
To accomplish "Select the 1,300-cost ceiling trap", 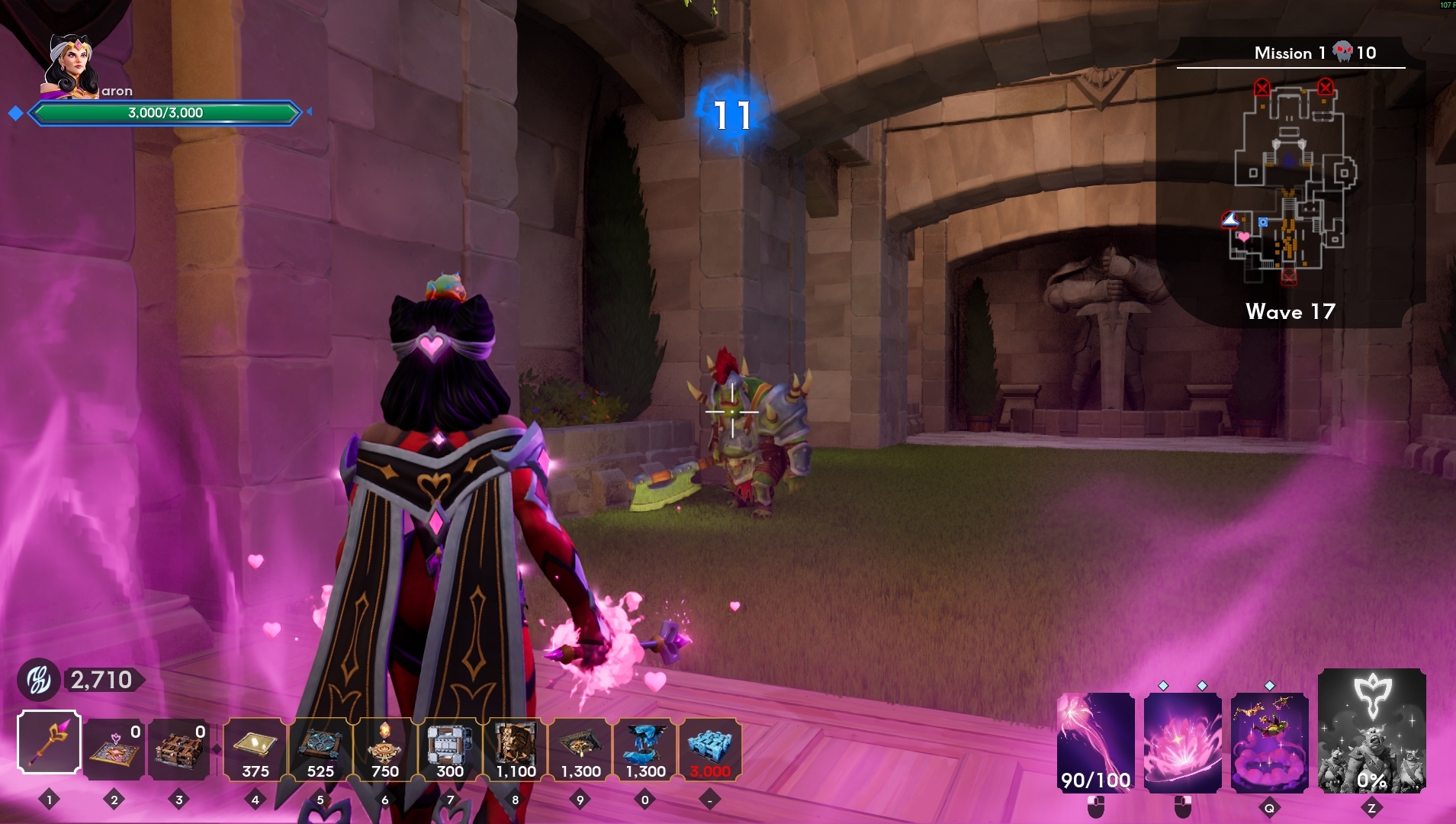I will [580, 748].
